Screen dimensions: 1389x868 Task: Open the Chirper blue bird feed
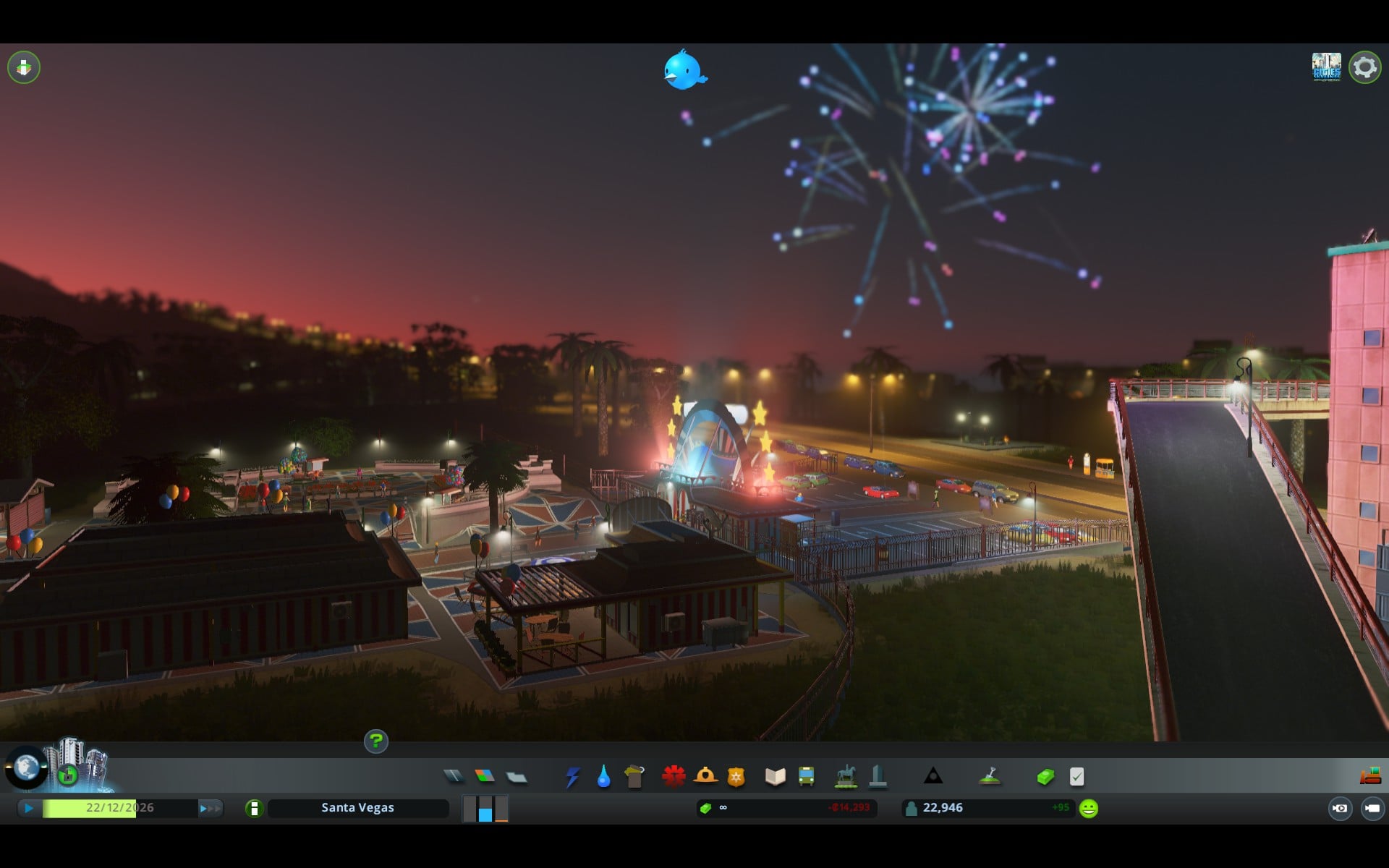(684, 71)
